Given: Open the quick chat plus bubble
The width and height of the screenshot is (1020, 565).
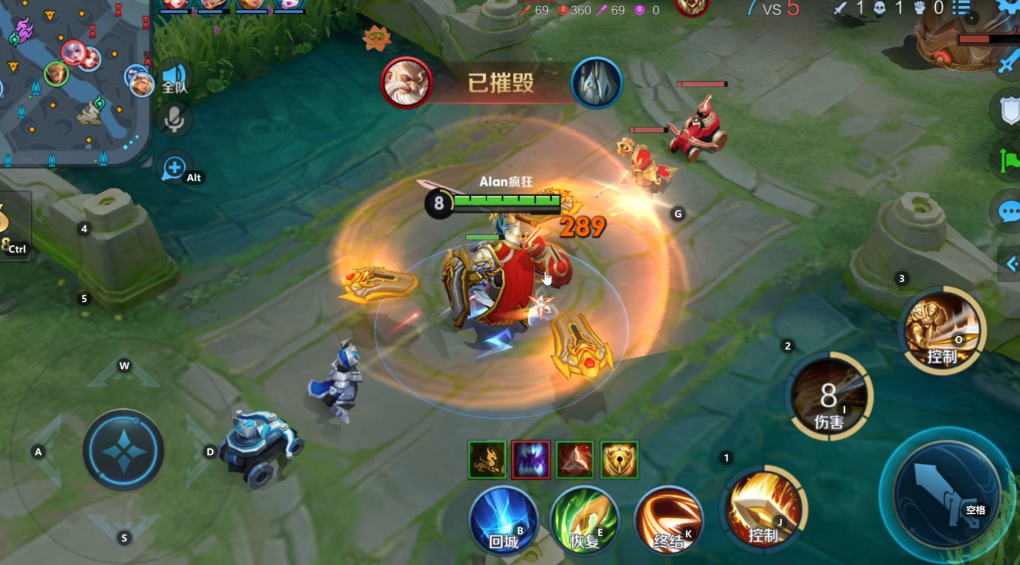Looking at the screenshot, I should (x=174, y=166).
